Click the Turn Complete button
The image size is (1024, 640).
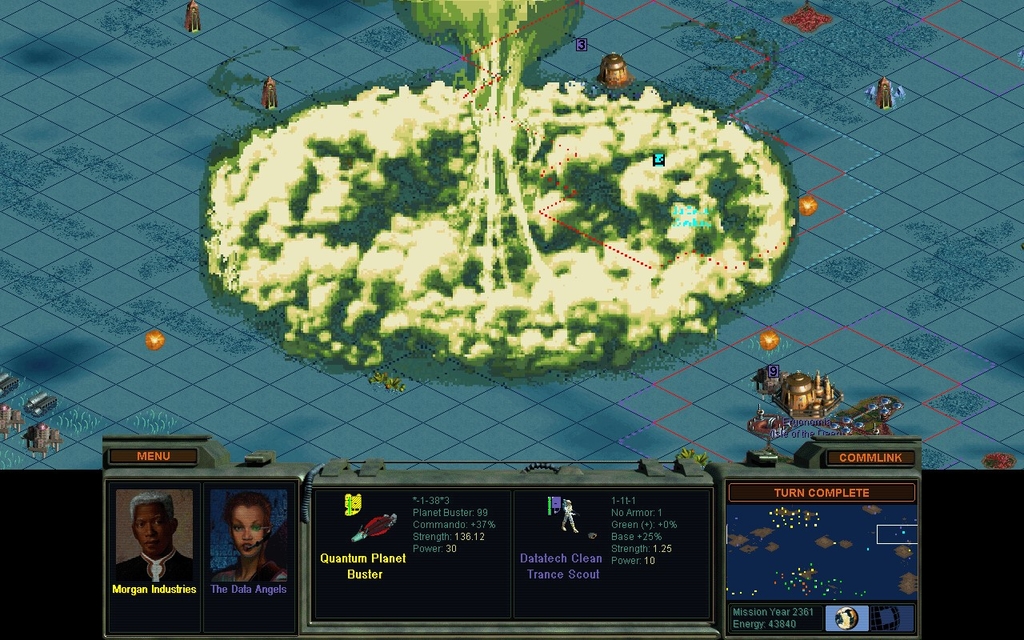820,492
